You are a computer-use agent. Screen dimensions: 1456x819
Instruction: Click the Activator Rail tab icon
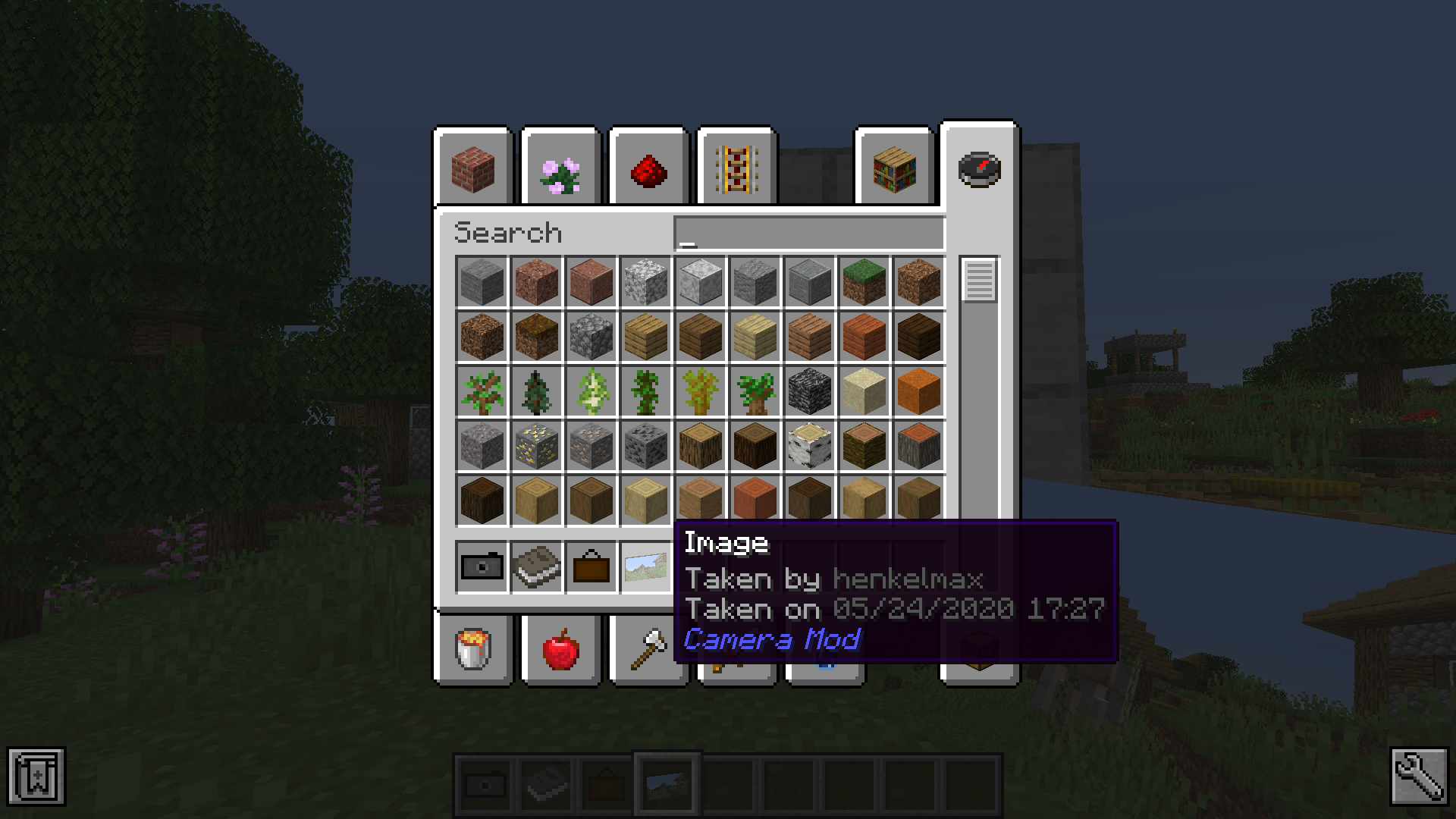click(734, 168)
